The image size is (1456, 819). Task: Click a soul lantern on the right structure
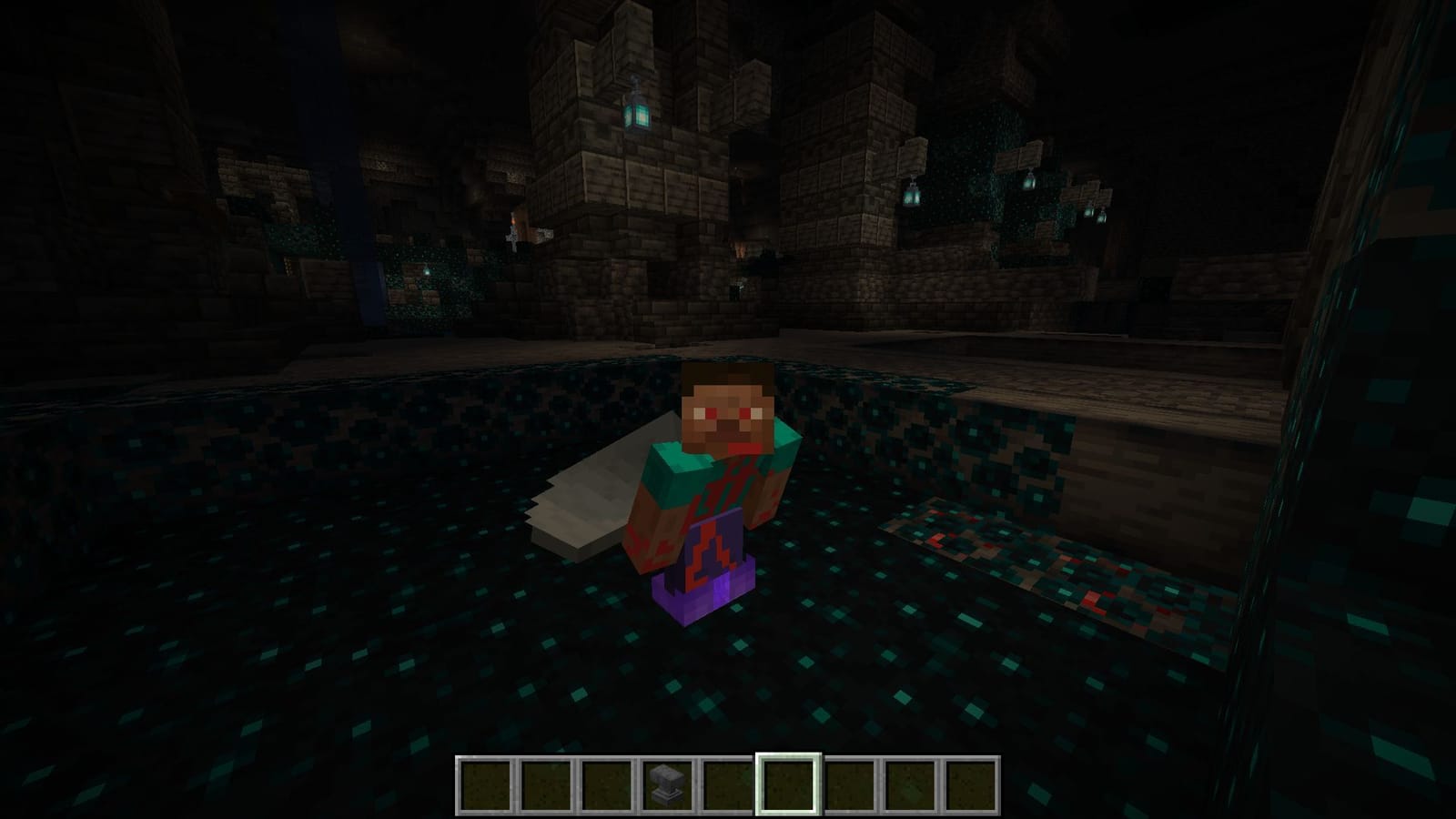[910, 196]
